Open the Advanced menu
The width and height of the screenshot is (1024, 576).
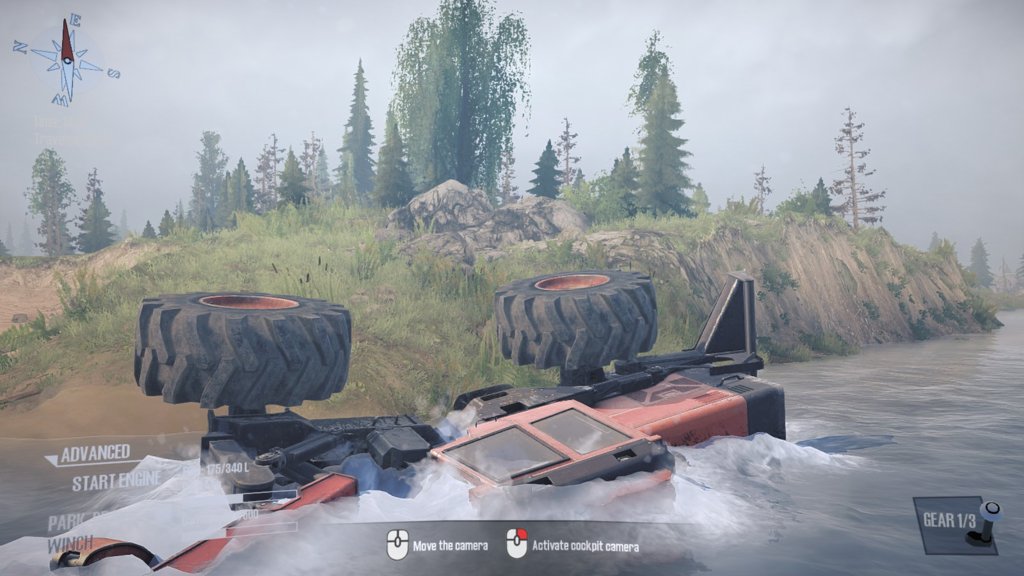(x=95, y=454)
